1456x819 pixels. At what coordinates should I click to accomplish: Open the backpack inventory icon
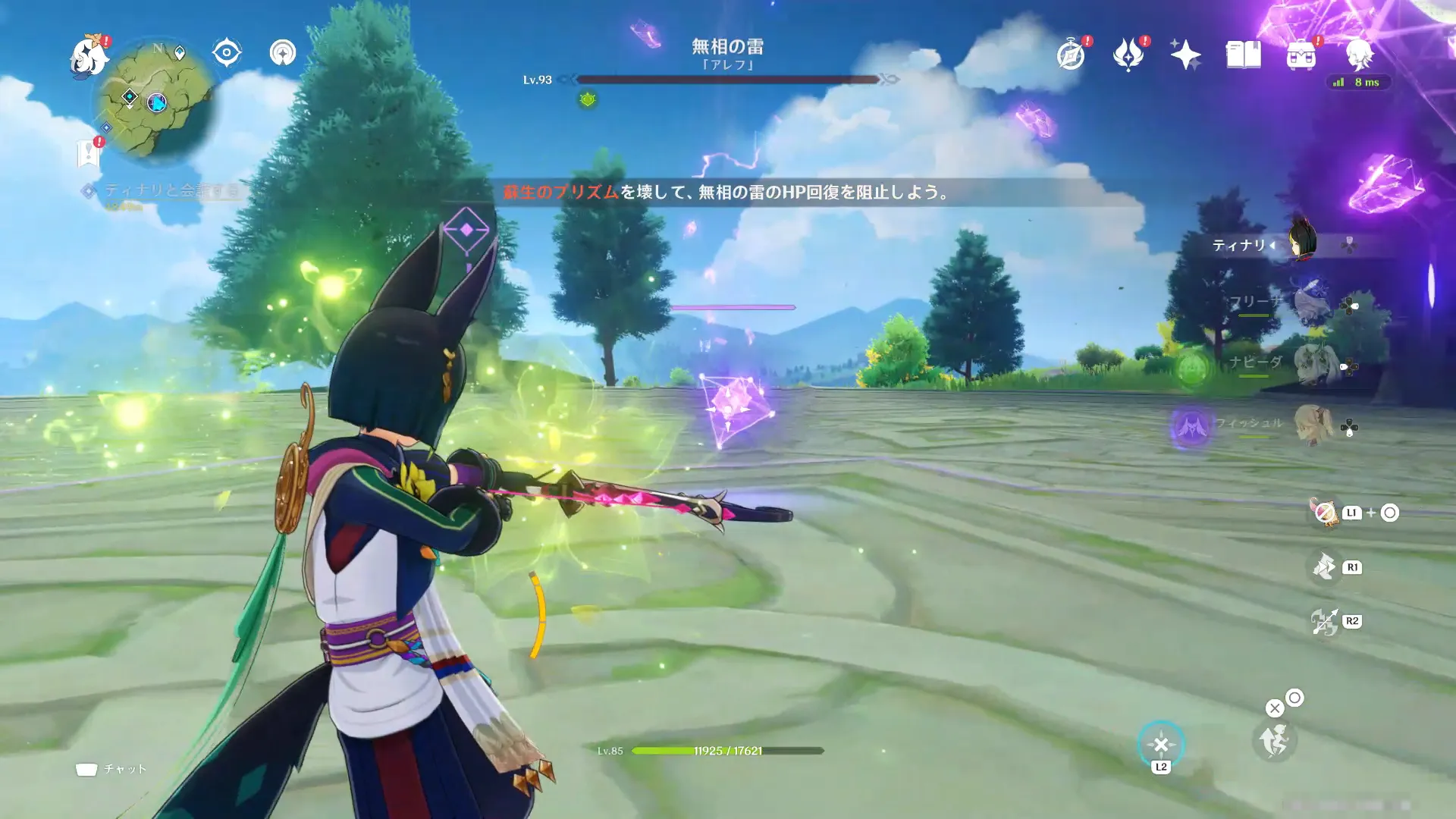[x=1301, y=55]
